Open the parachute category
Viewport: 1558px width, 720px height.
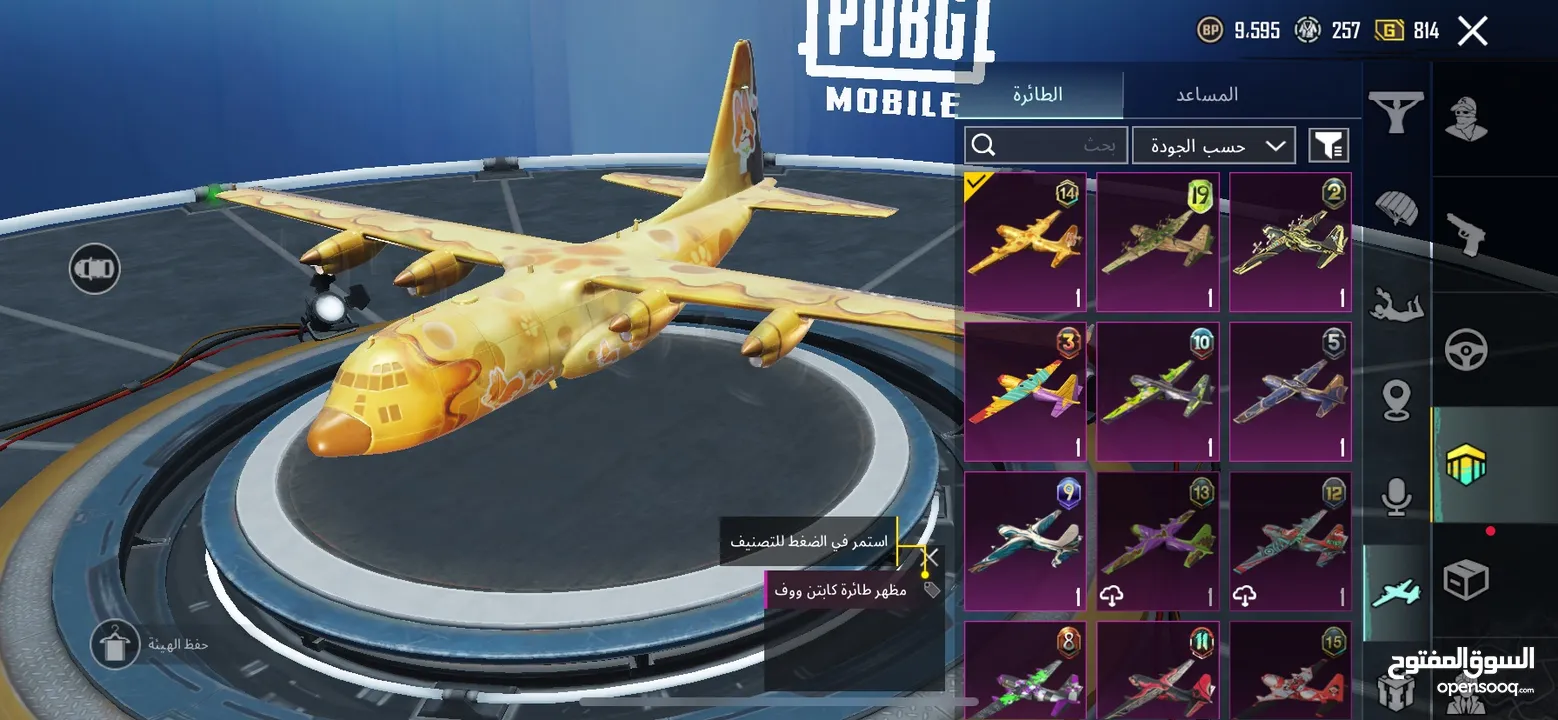pyautogui.click(x=1396, y=208)
